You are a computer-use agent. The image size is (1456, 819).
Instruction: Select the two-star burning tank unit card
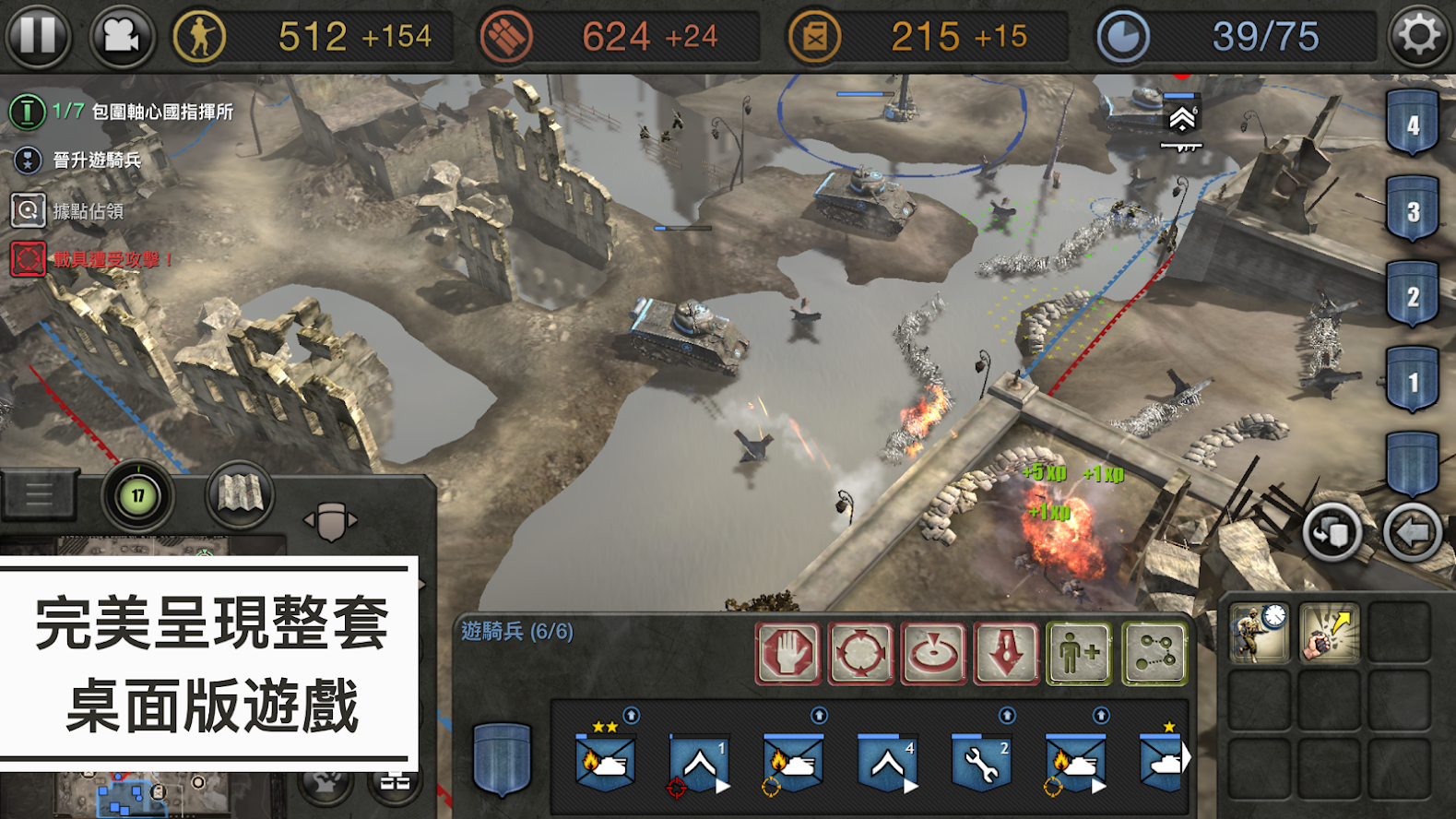click(605, 760)
